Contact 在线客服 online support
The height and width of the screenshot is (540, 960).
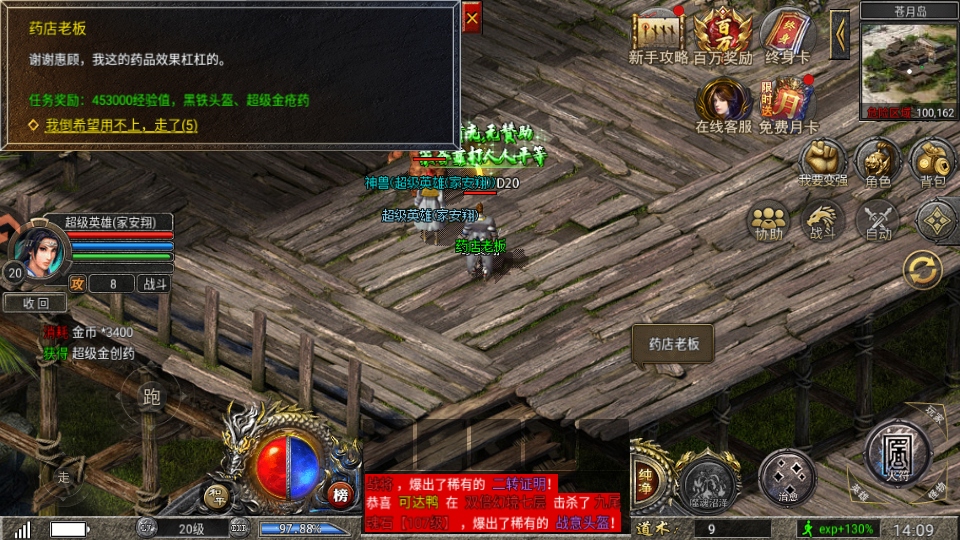point(723,103)
